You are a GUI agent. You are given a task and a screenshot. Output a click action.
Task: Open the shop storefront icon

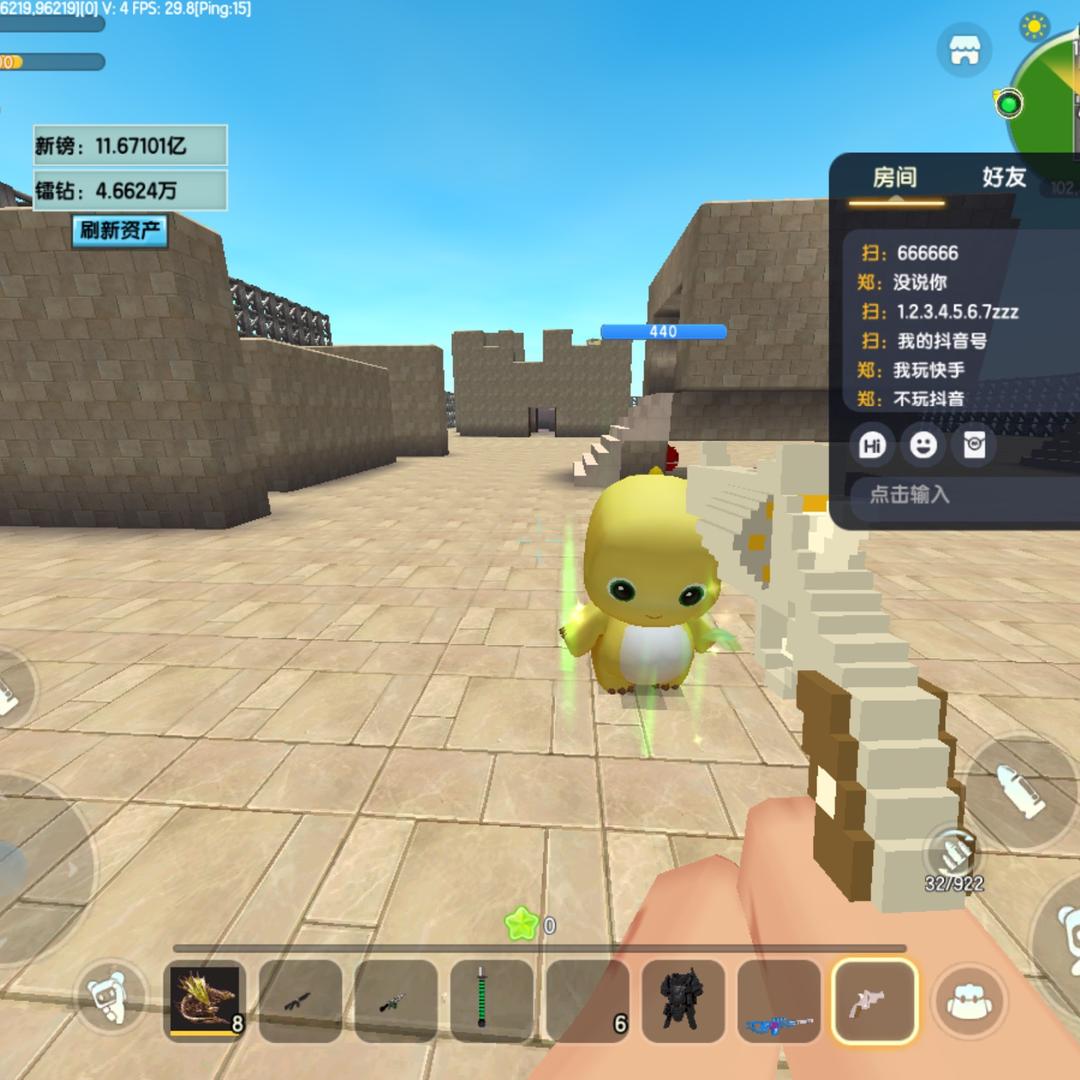coord(964,51)
